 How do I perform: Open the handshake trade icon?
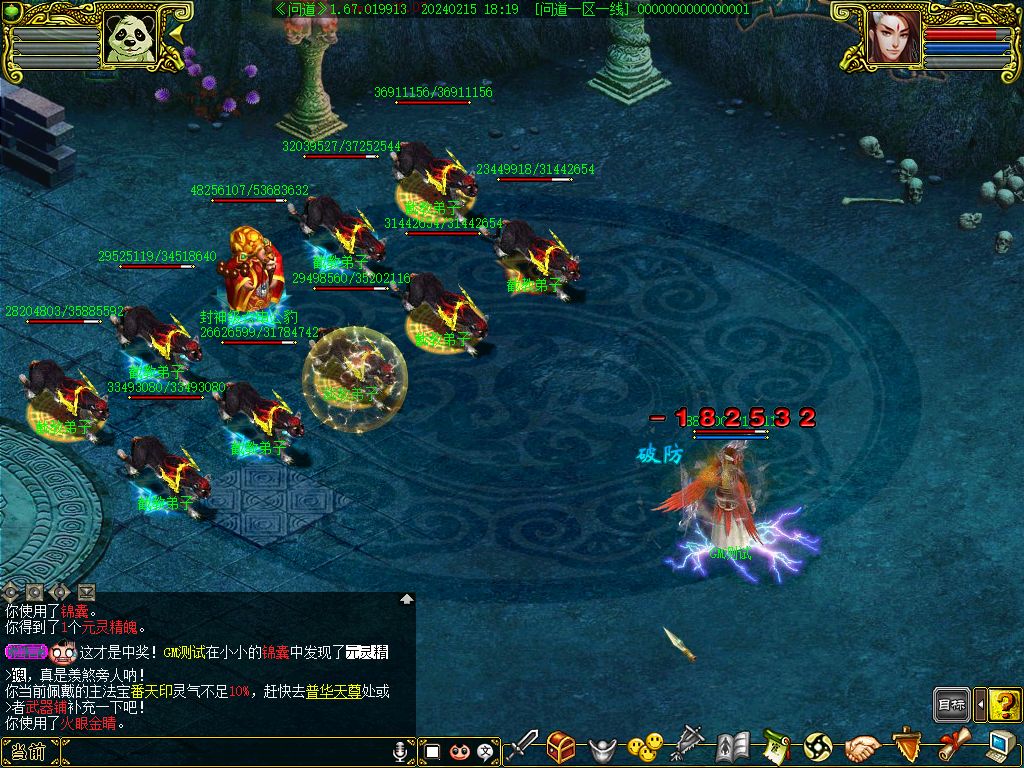862,746
